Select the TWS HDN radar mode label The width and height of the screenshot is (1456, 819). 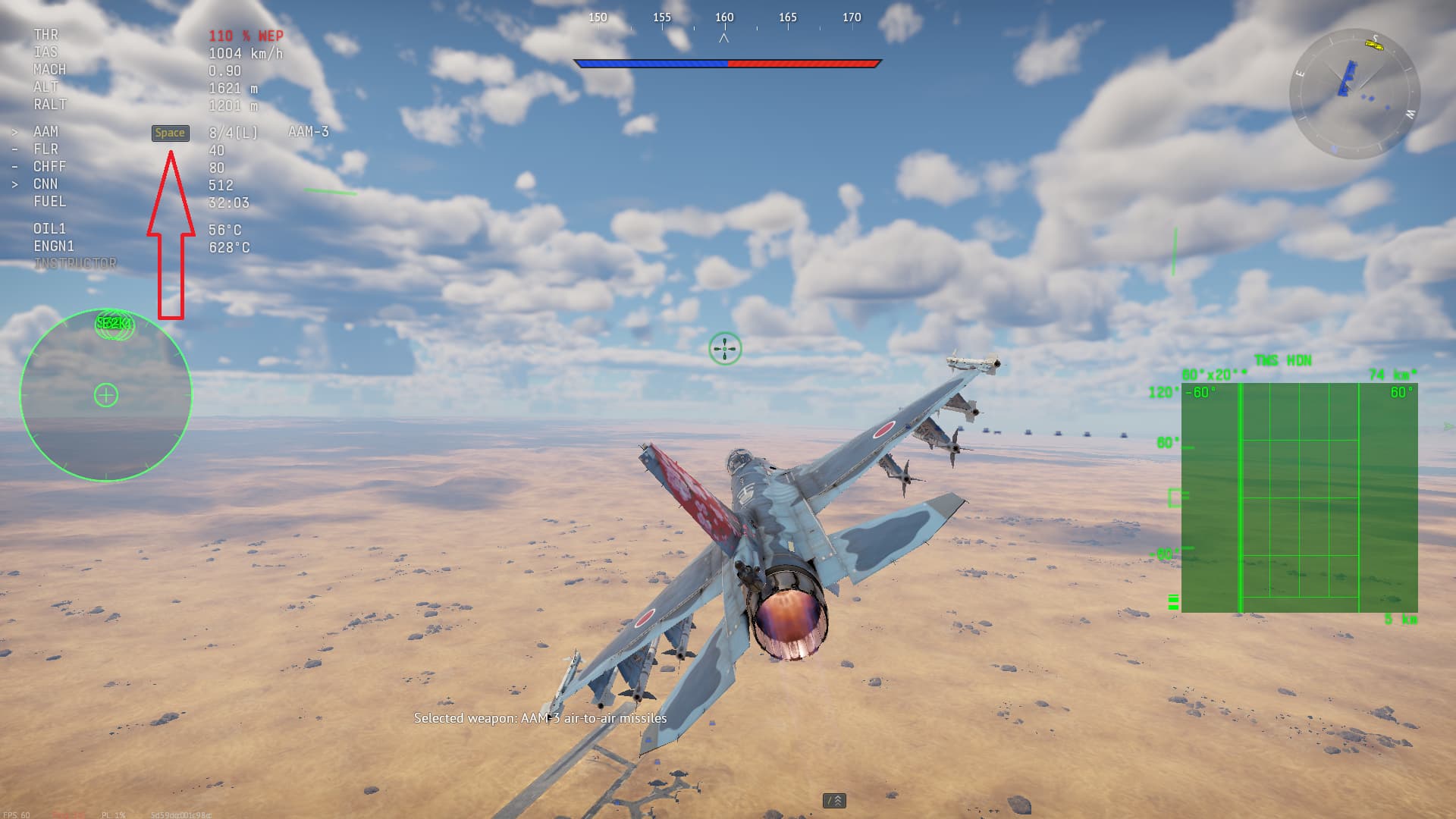pyautogui.click(x=1283, y=360)
